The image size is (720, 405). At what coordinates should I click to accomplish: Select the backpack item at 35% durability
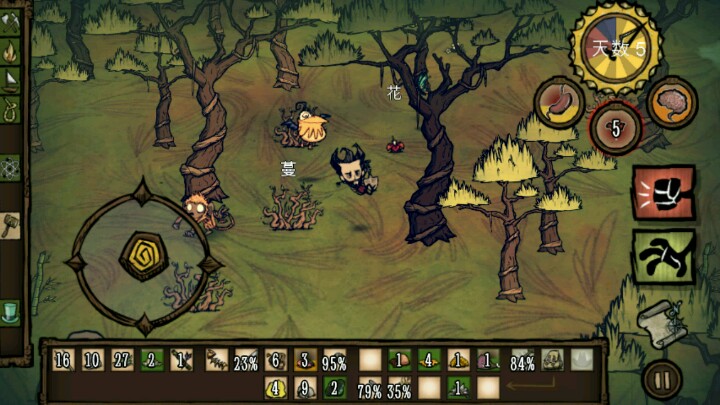399,388
